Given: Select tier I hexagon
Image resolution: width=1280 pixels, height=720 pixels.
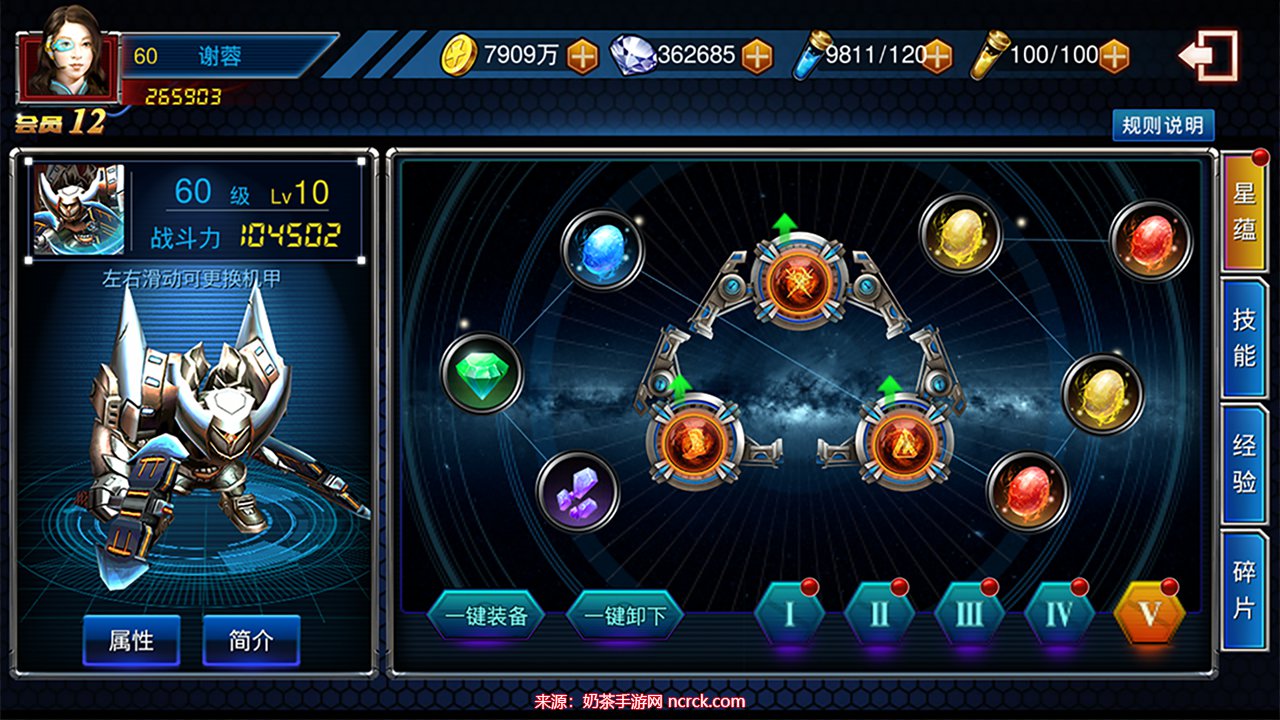Looking at the screenshot, I should pos(789,613).
